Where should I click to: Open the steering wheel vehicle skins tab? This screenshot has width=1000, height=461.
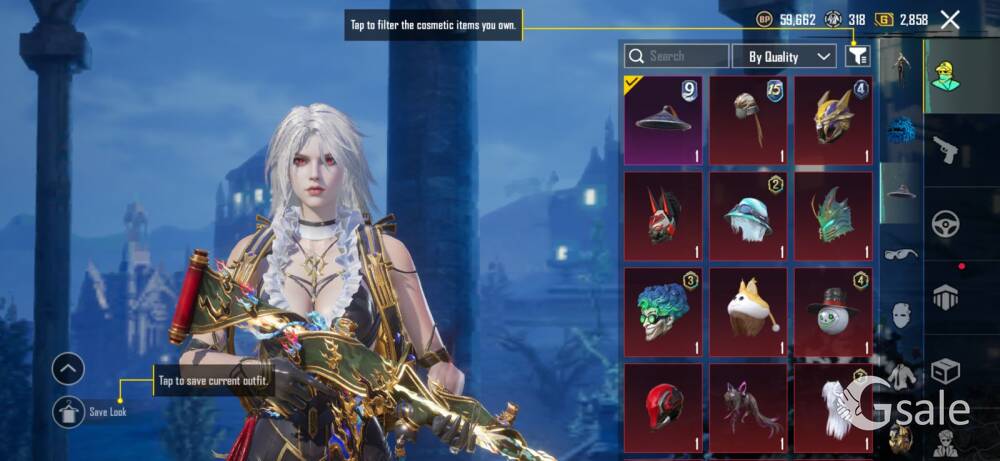coord(945,223)
